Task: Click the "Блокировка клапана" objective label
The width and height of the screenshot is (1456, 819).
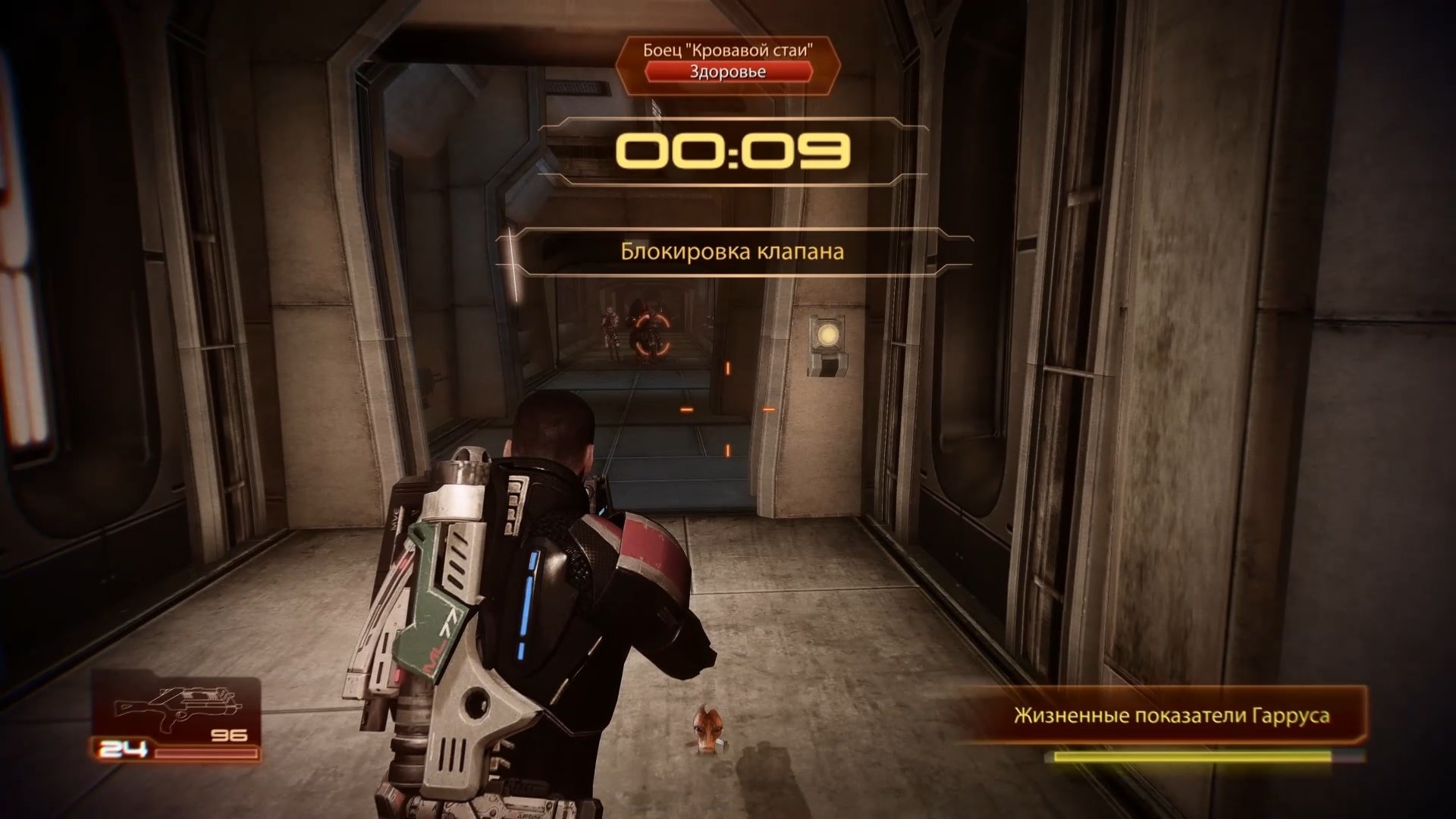Action: coord(732,252)
